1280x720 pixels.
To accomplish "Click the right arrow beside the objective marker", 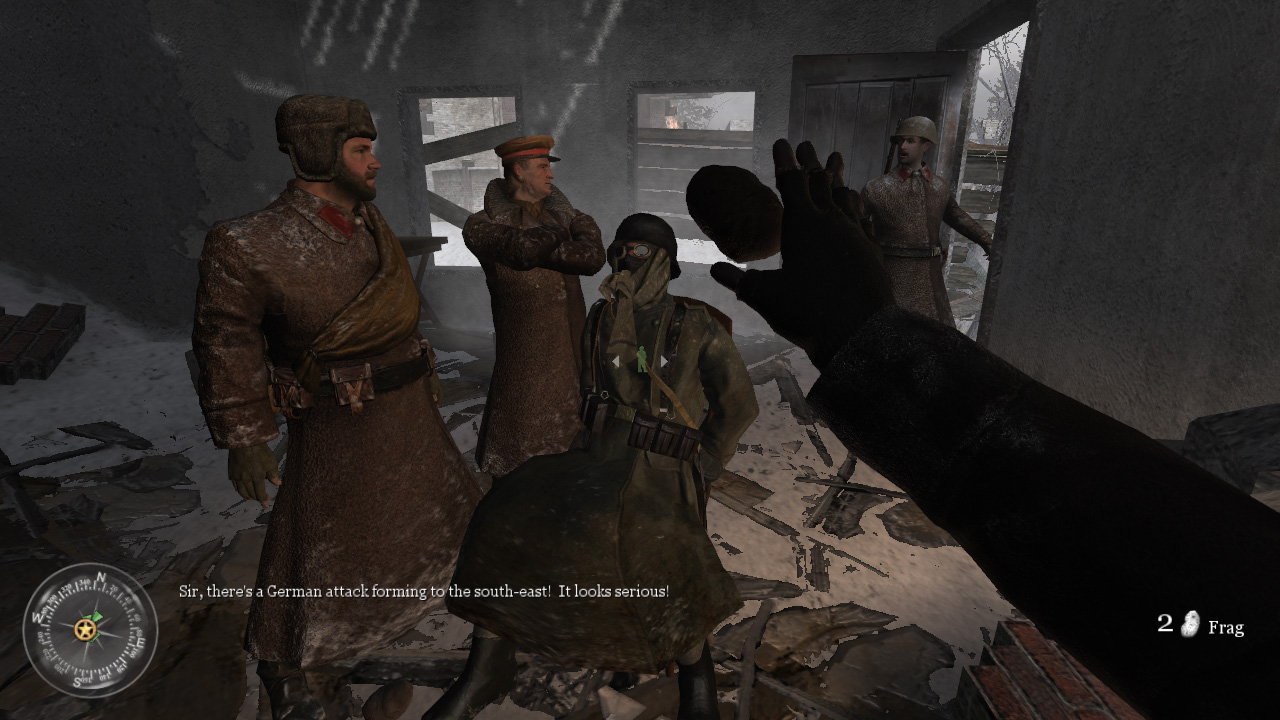I will coord(664,361).
